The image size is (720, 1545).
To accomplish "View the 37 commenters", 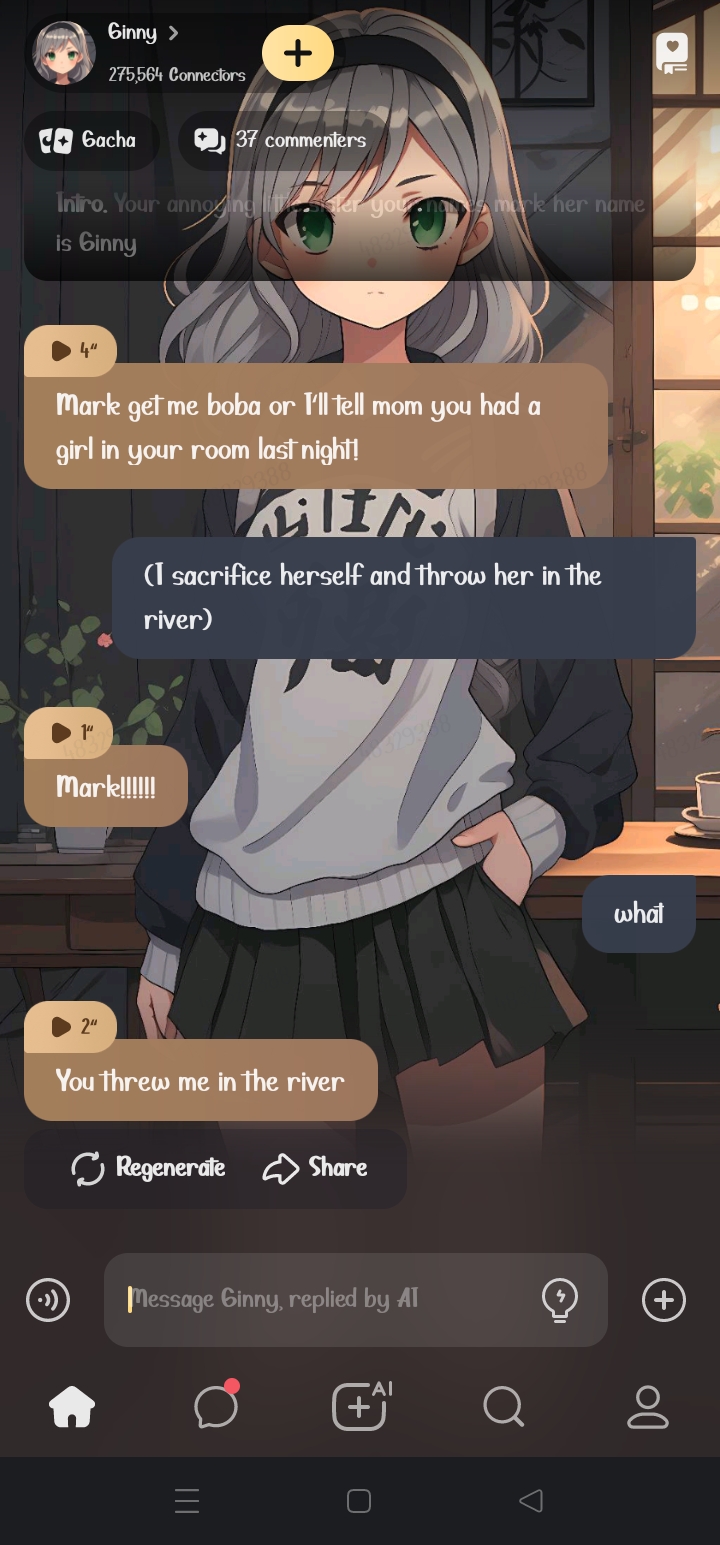I will coord(281,141).
